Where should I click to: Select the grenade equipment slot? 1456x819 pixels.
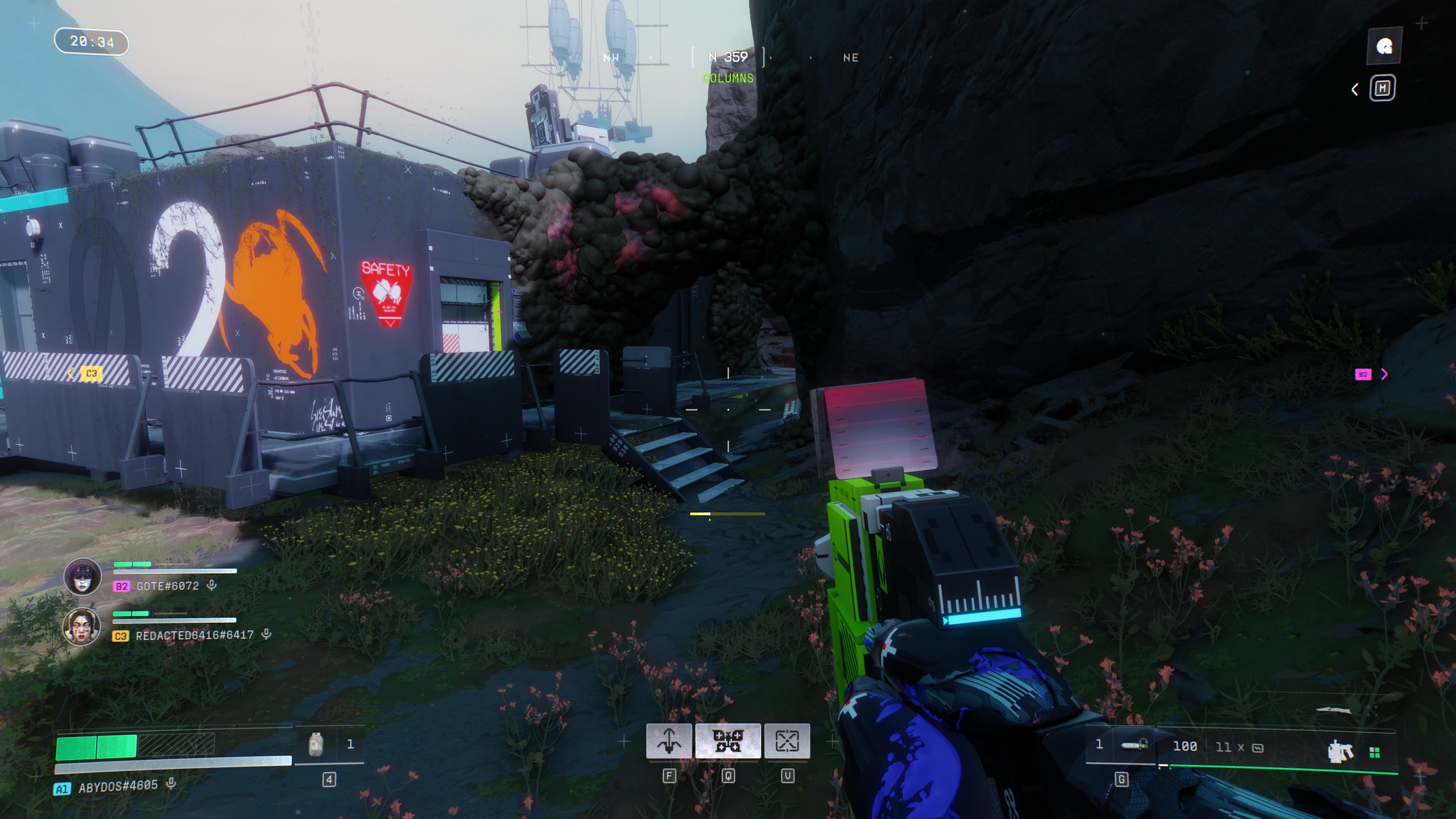point(1132,745)
